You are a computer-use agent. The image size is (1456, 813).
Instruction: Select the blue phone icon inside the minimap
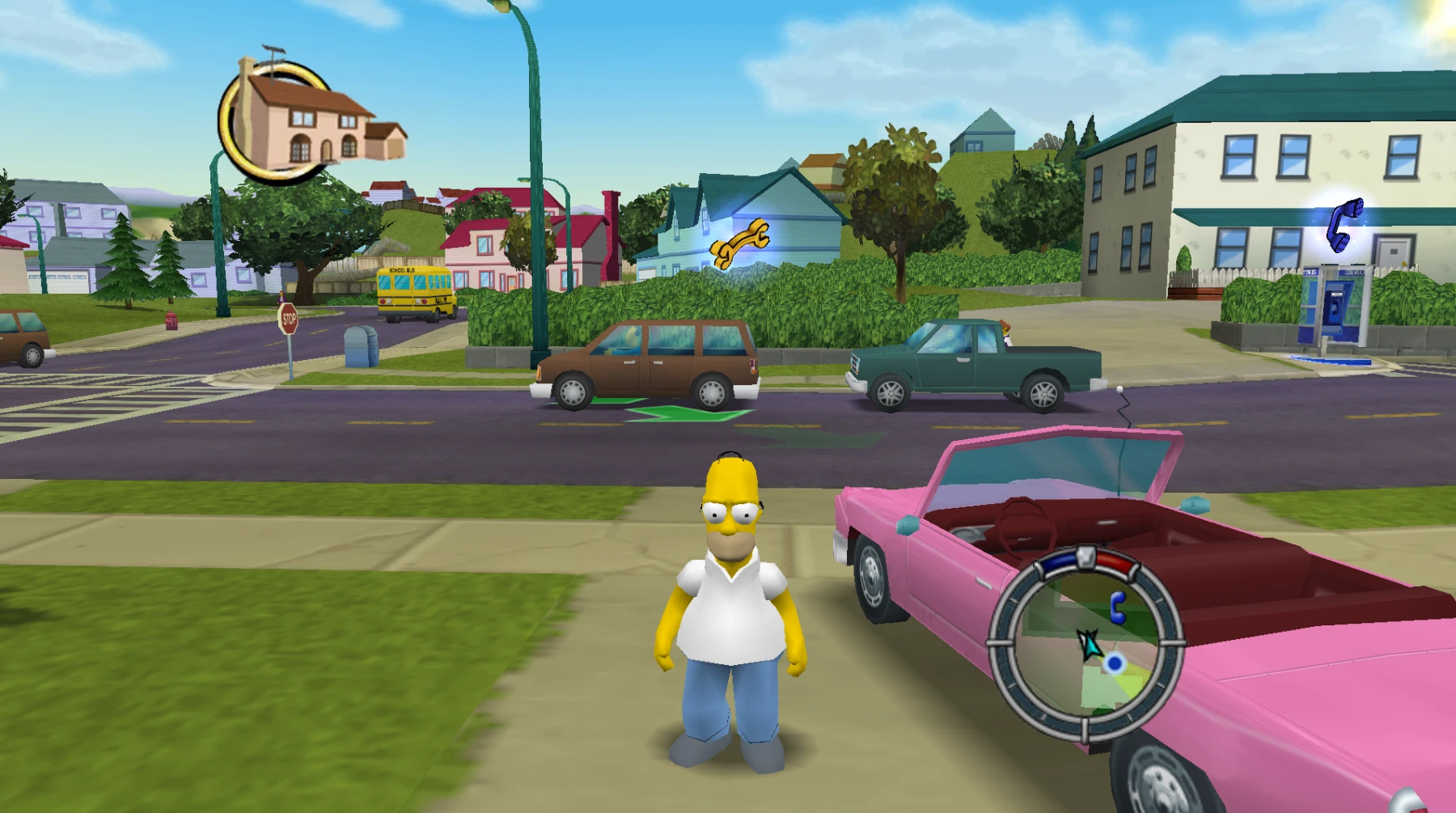1118,607
